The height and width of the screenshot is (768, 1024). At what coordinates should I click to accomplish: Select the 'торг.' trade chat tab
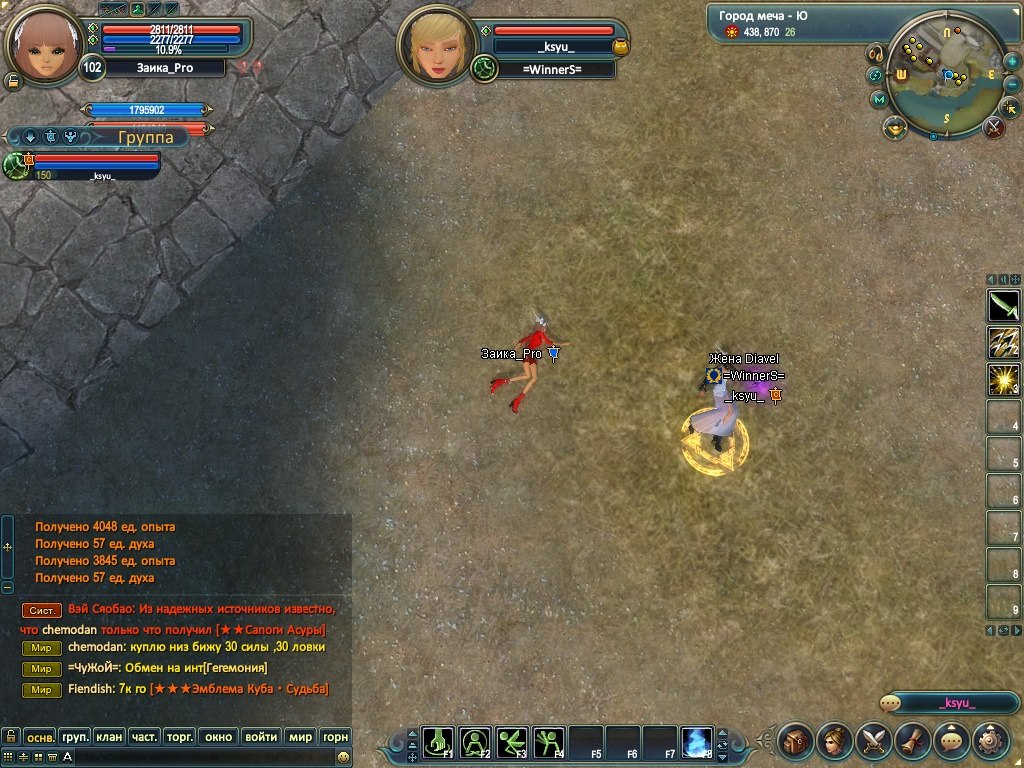179,737
